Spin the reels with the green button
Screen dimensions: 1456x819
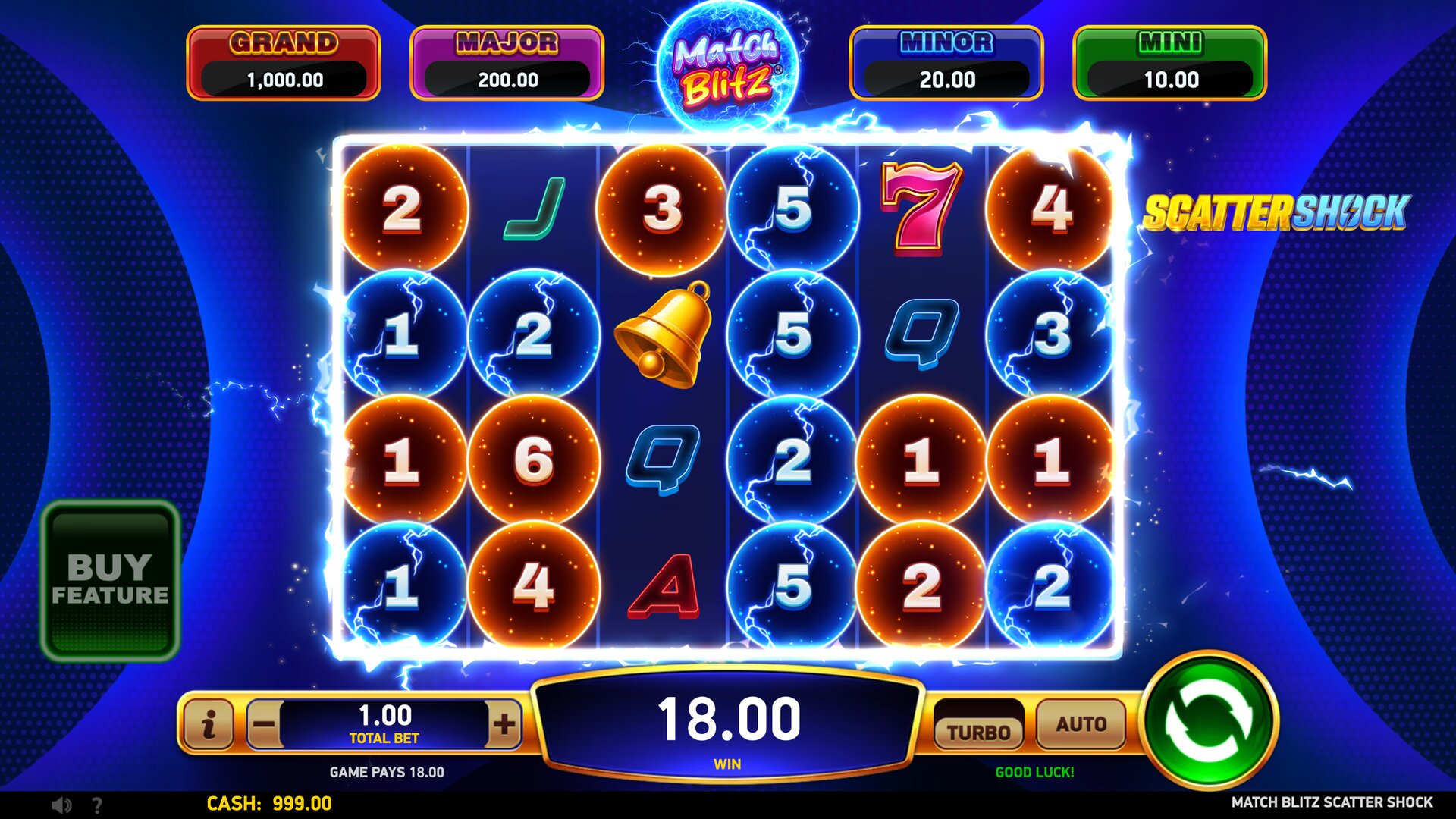(1210, 720)
